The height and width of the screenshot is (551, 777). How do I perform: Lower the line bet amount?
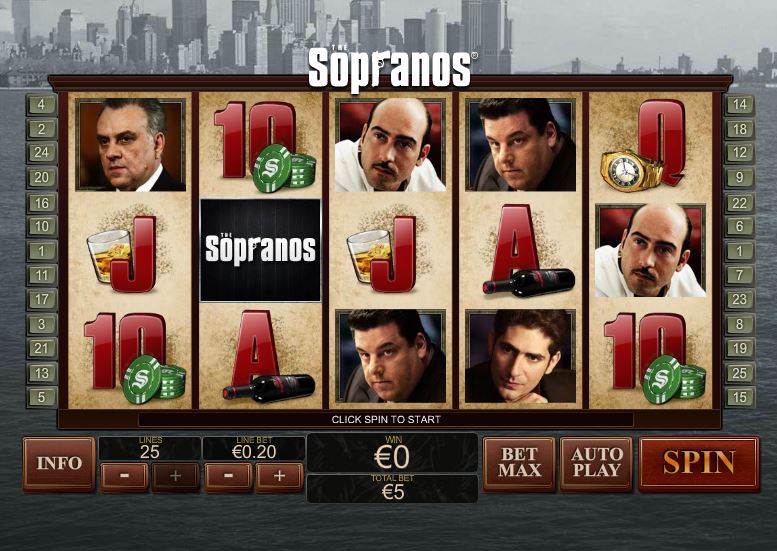(228, 476)
